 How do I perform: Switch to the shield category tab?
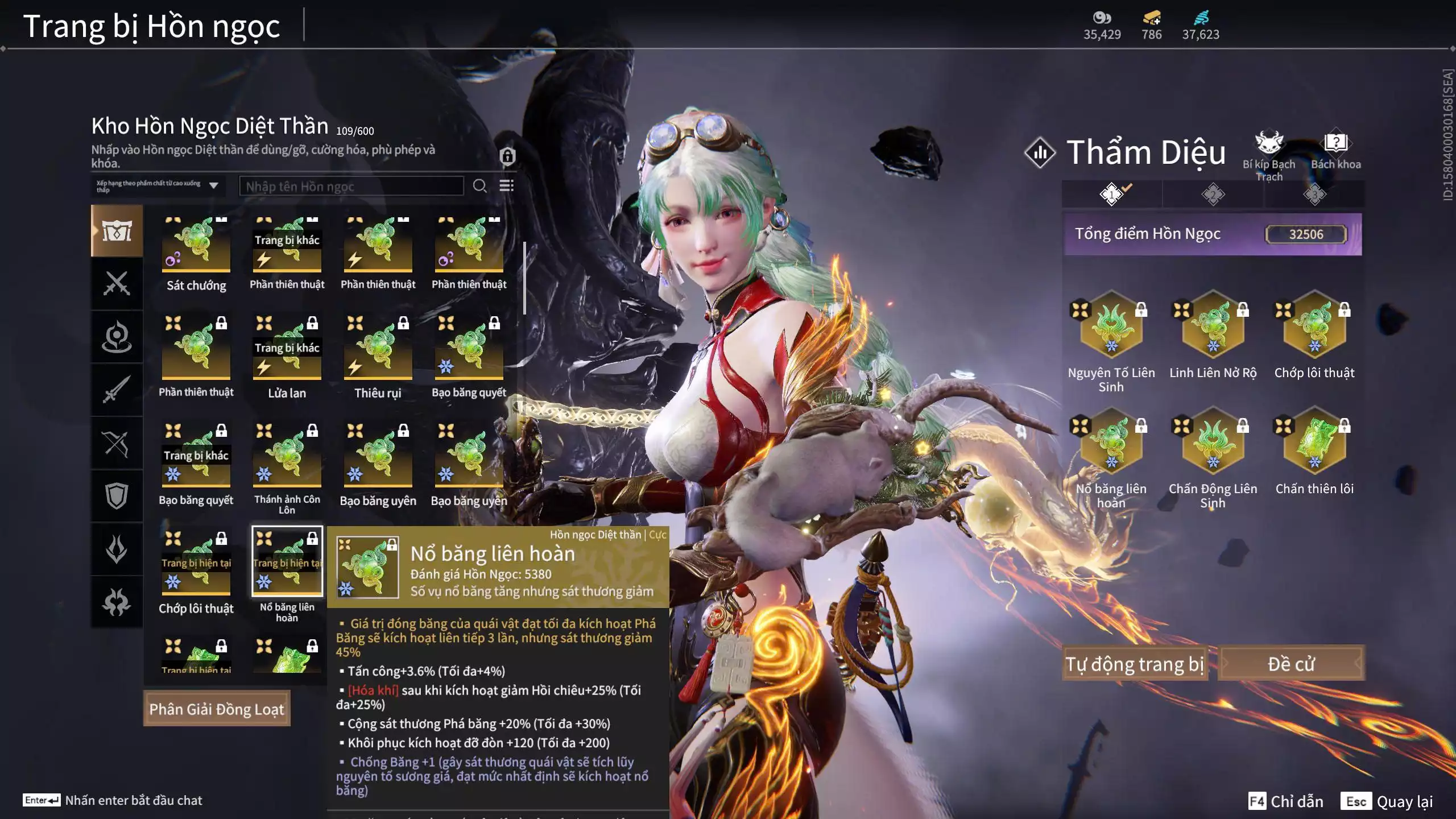pyautogui.click(x=117, y=496)
